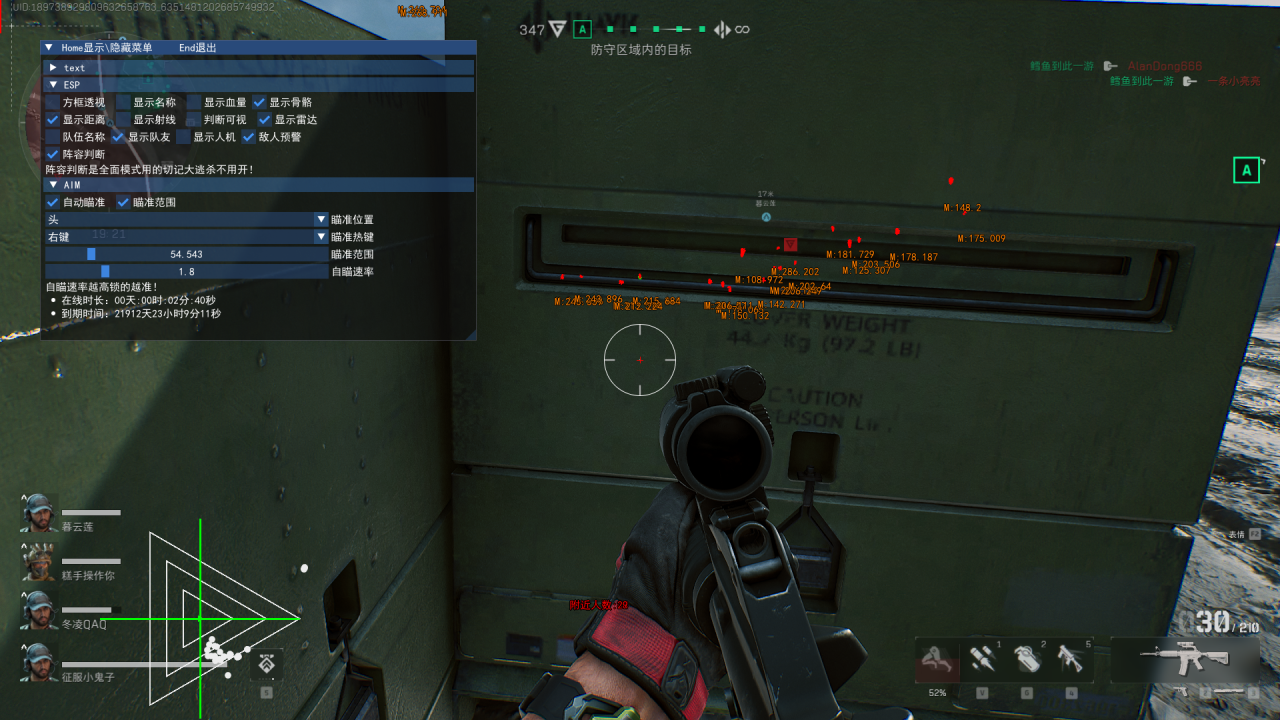This screenshot has width=1280, height=720.
Task: Select the syringe item in slot 1
Action: click(x=983, y=660)
